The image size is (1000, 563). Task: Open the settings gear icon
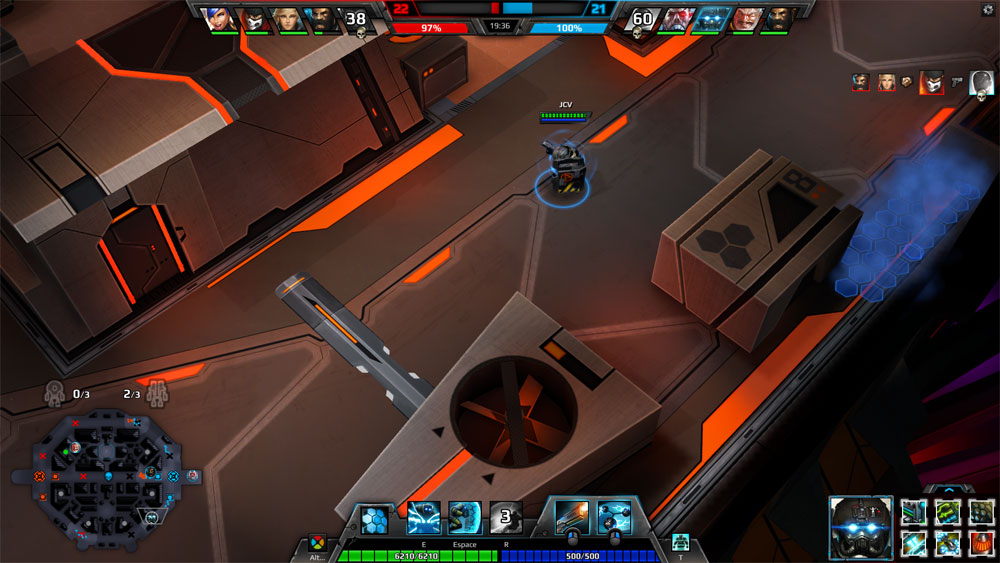(x=989, y=9)
